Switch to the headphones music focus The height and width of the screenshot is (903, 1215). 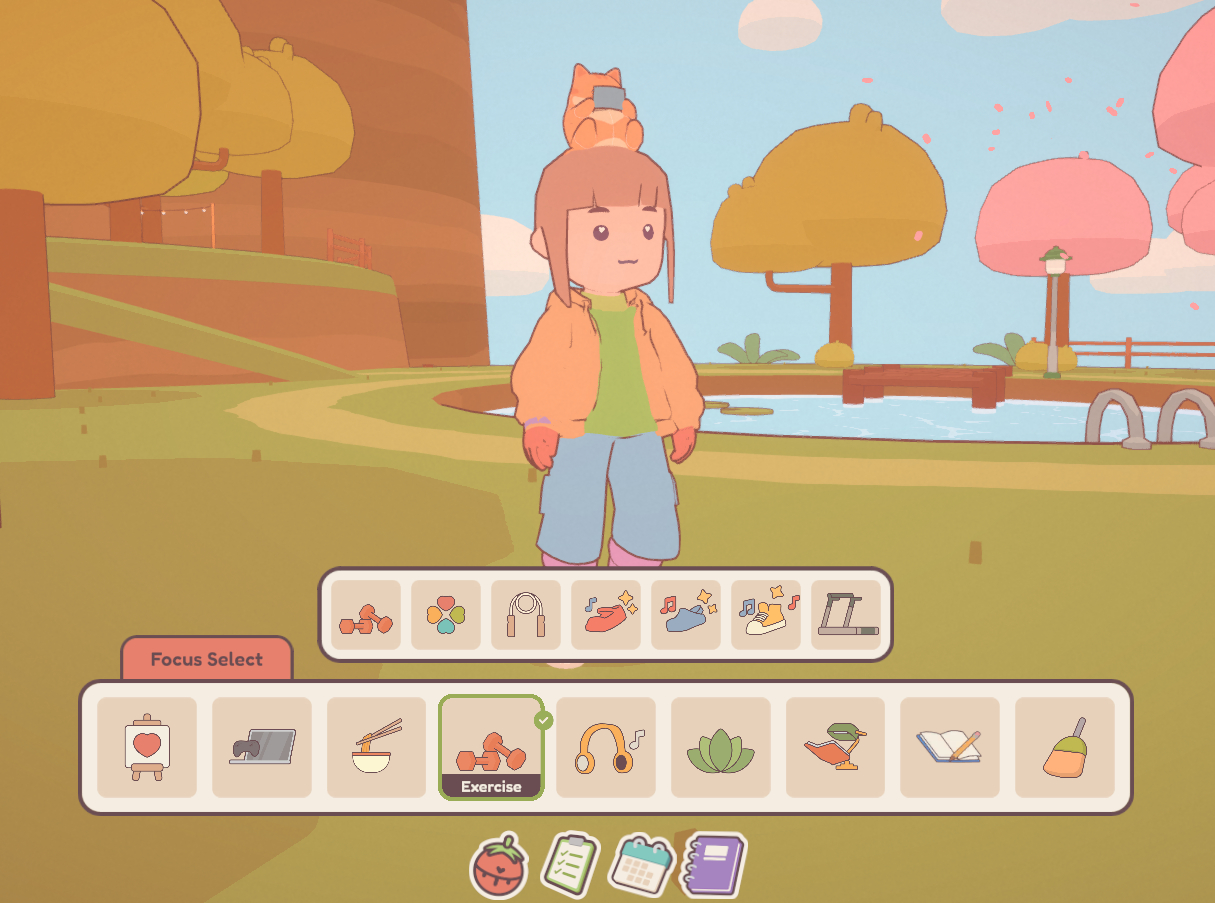(606, 747)
